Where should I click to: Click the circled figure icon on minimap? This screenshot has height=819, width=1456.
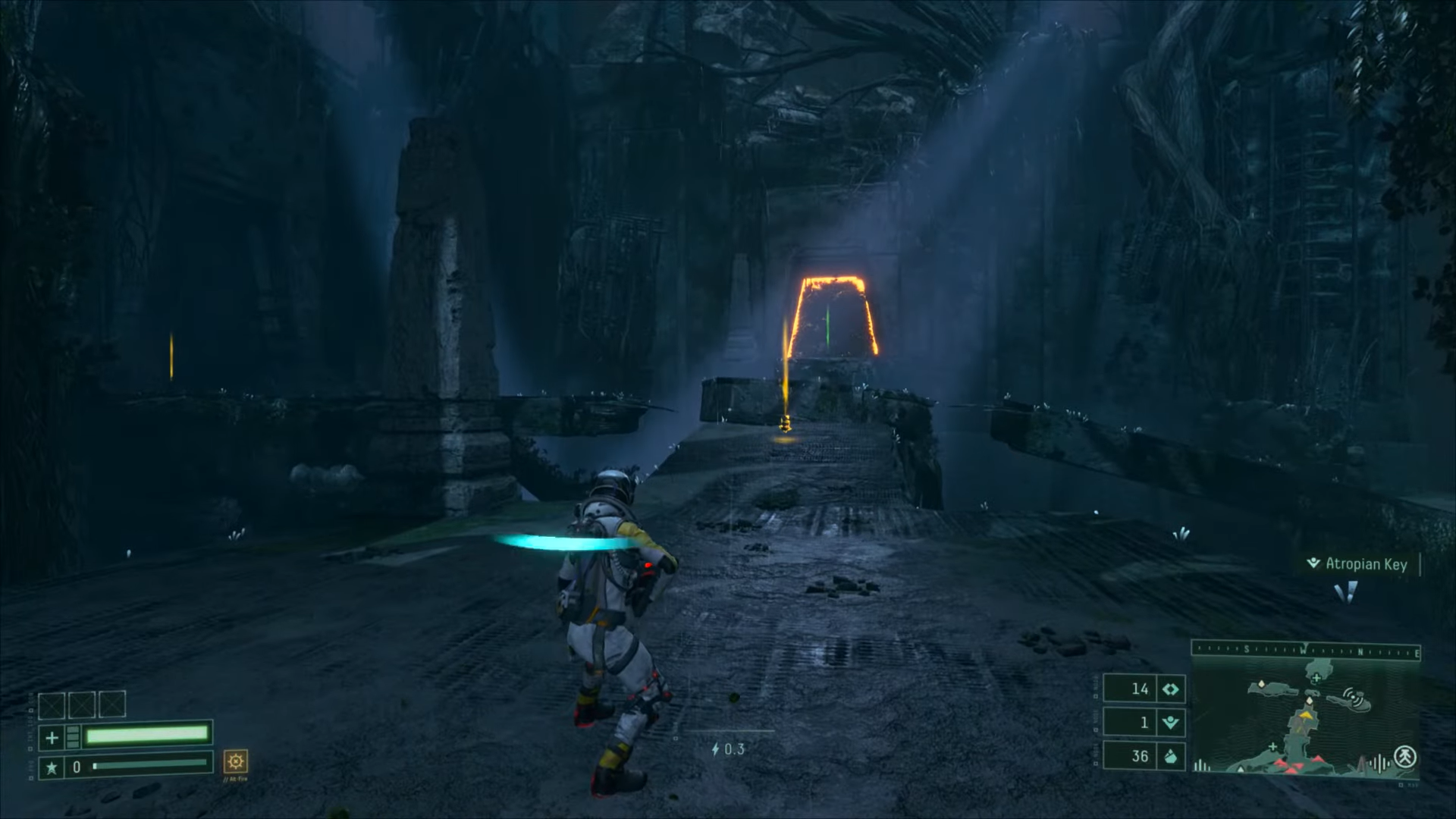(1404, 755)
